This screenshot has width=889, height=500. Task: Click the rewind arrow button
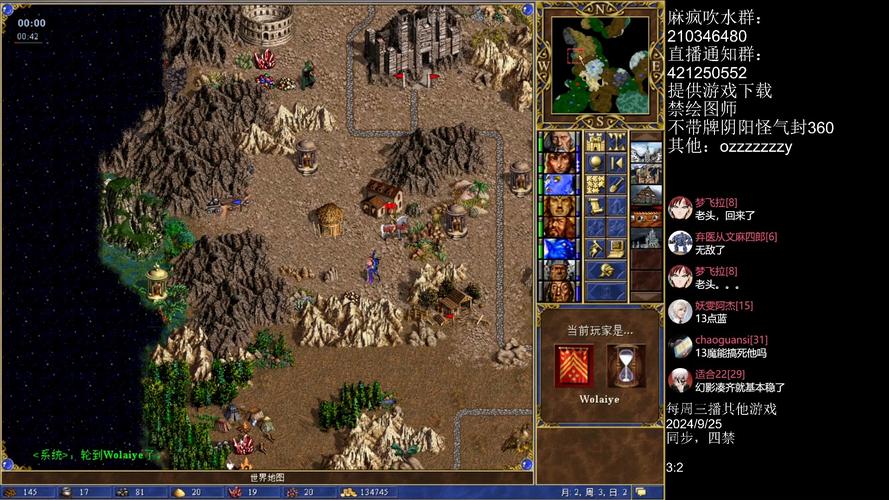617,162
